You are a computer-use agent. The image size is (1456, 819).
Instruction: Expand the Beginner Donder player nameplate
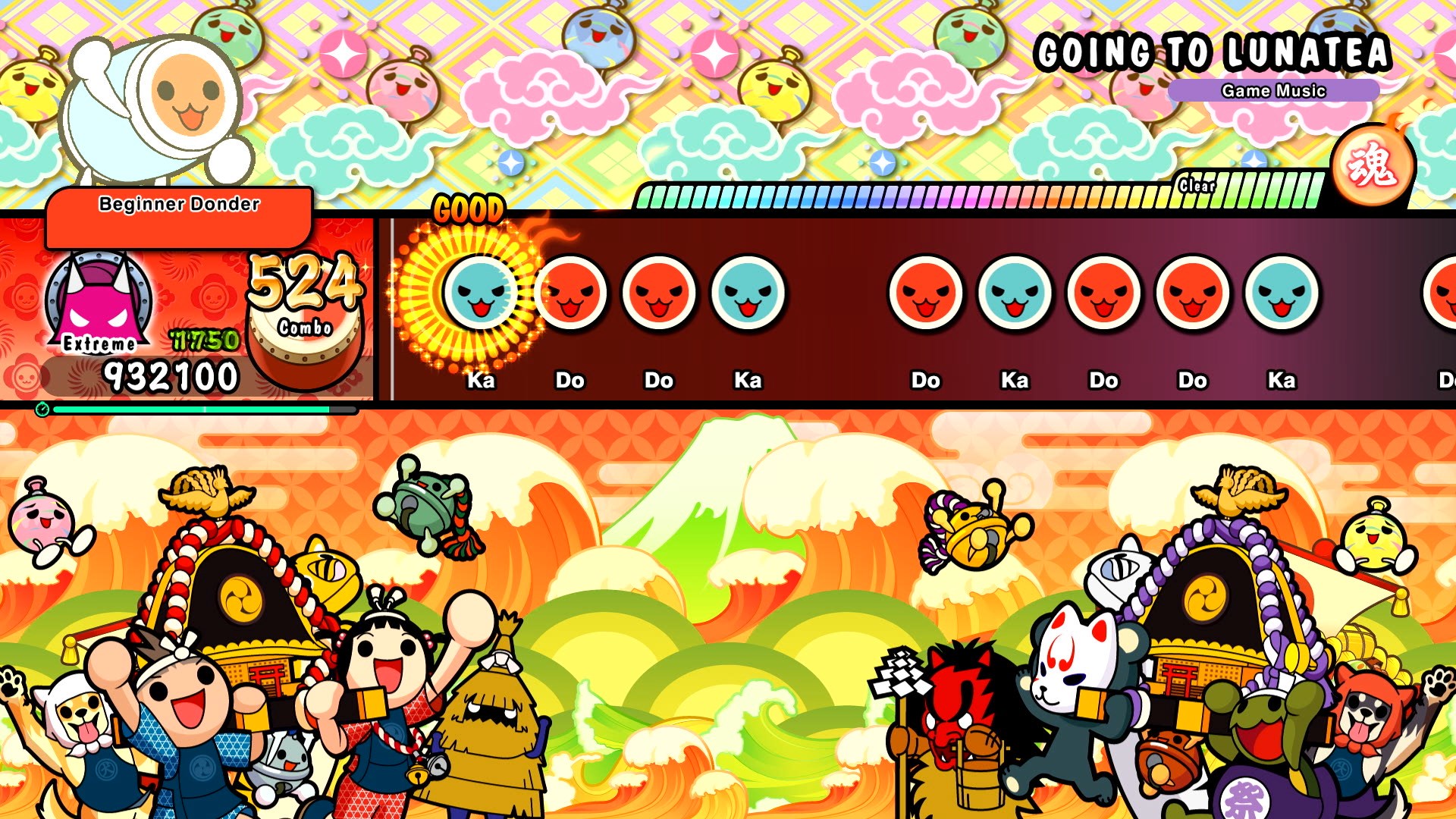coord(178,203)
